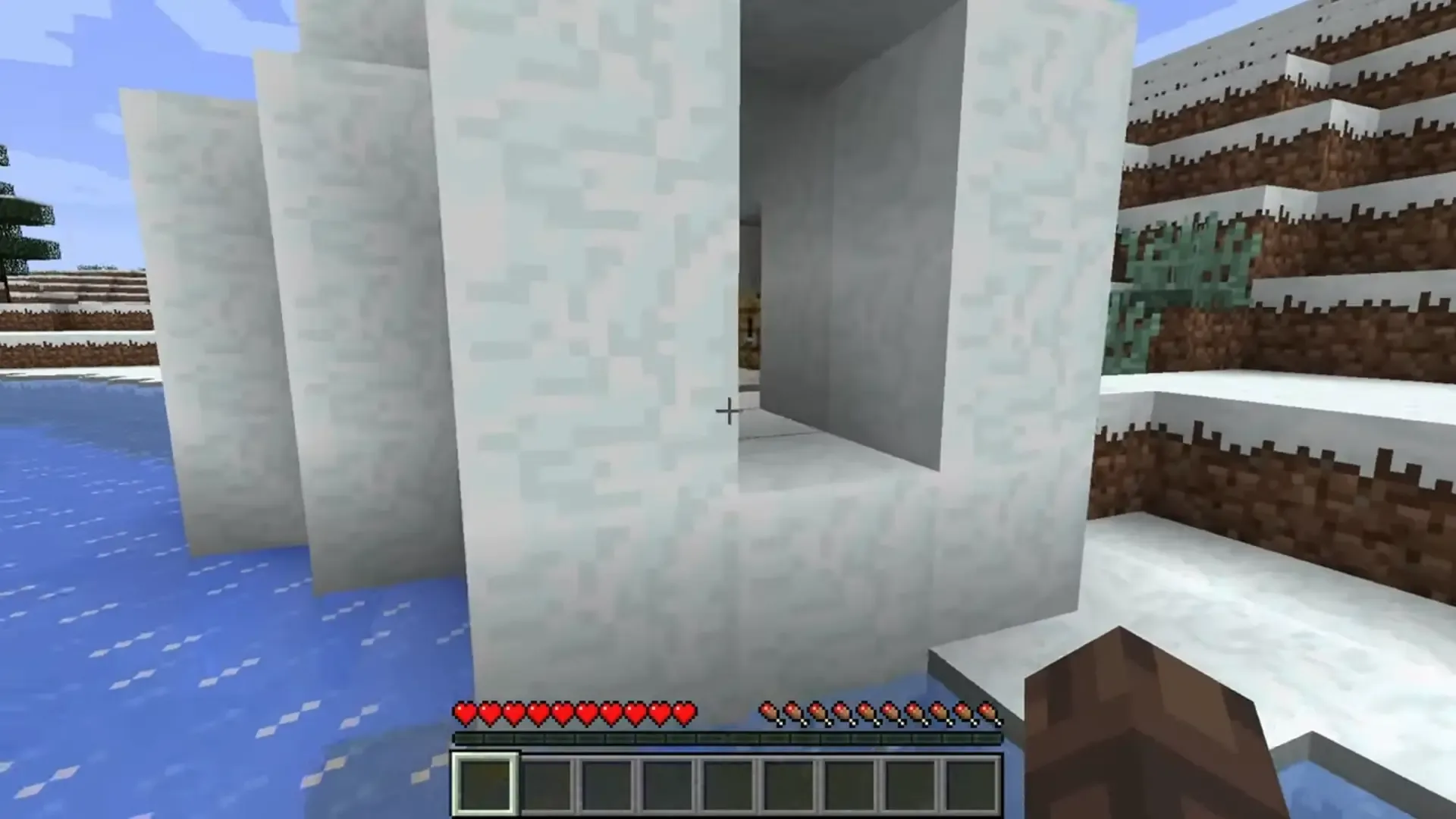Click the green experience bar

pos(728,737)
